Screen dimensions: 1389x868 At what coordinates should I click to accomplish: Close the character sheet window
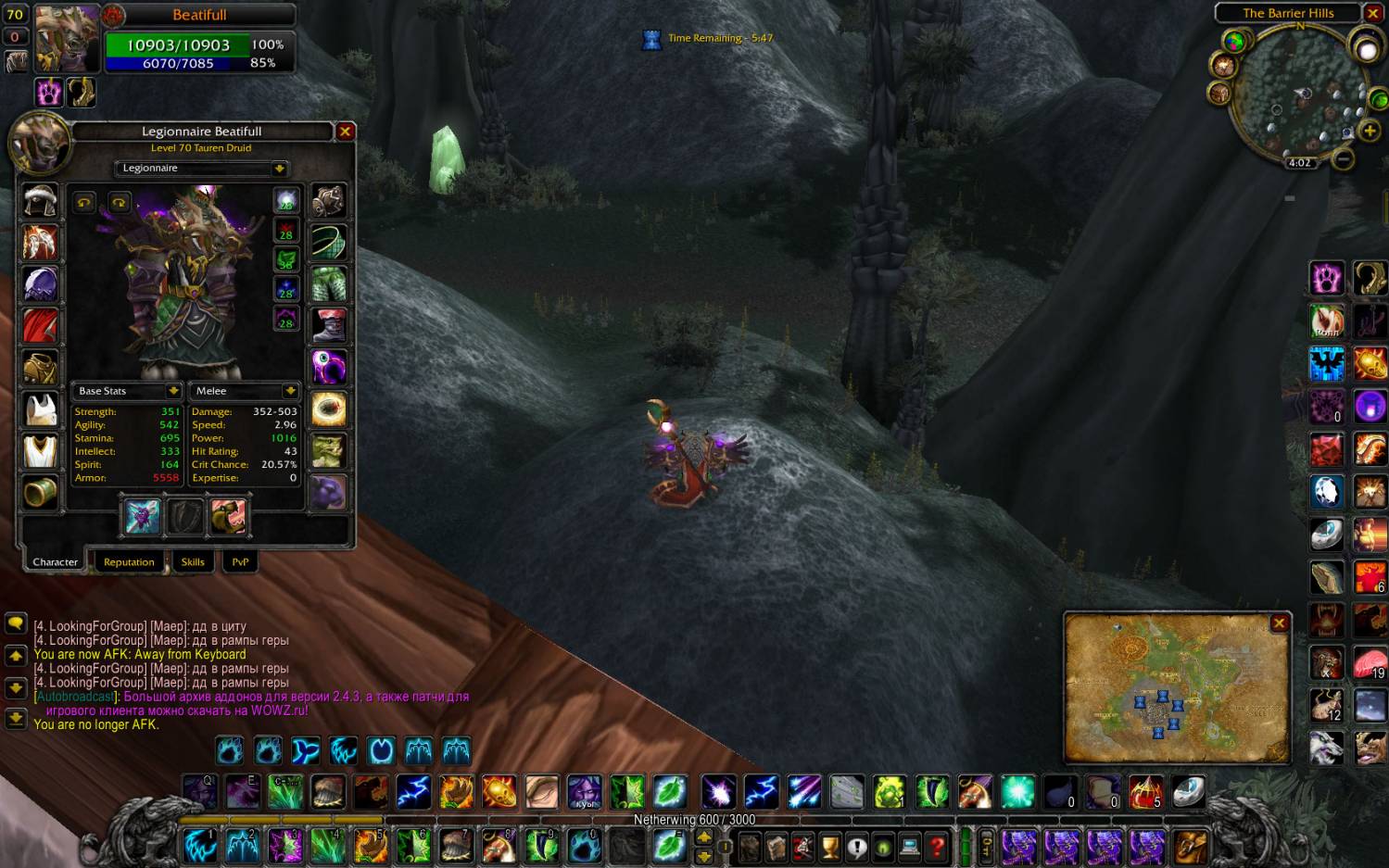pos(345,132)
